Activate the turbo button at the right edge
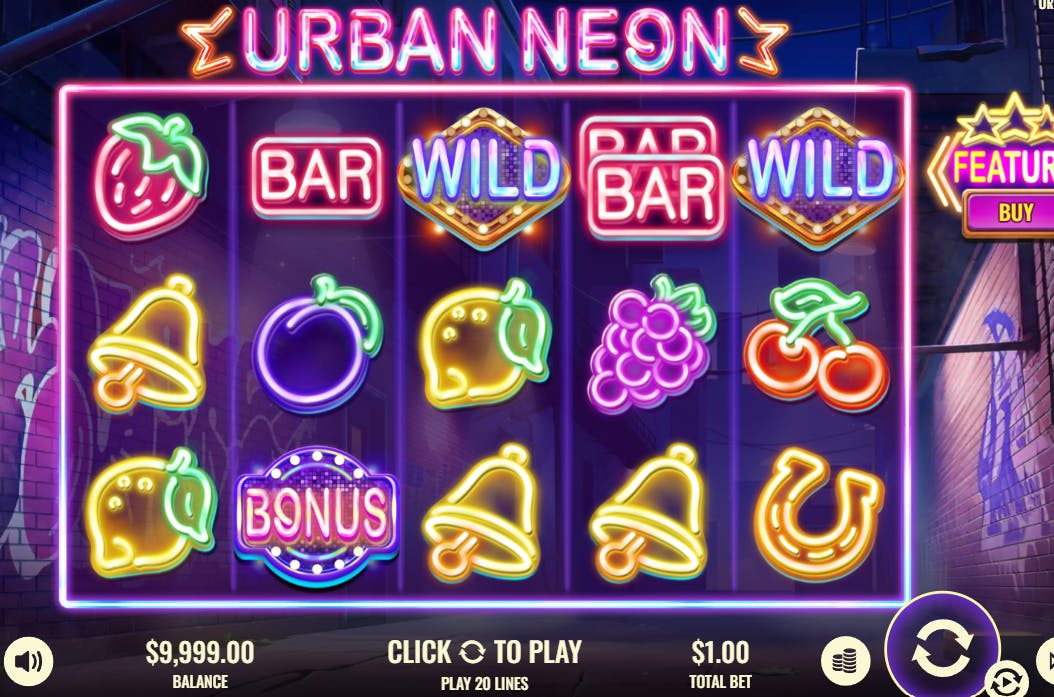This screenshot has width=1054, height=697. pos(1046,658)
